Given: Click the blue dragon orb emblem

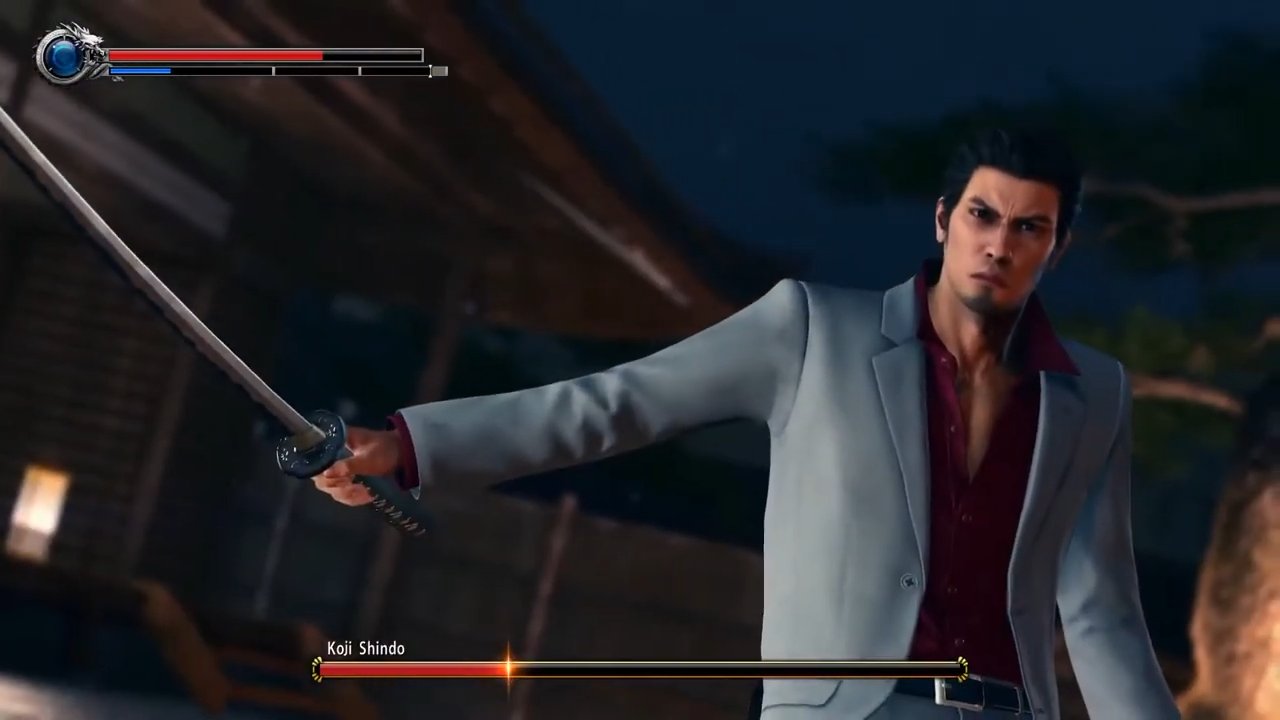Looking at the screenshot, I should pos(61,56).
